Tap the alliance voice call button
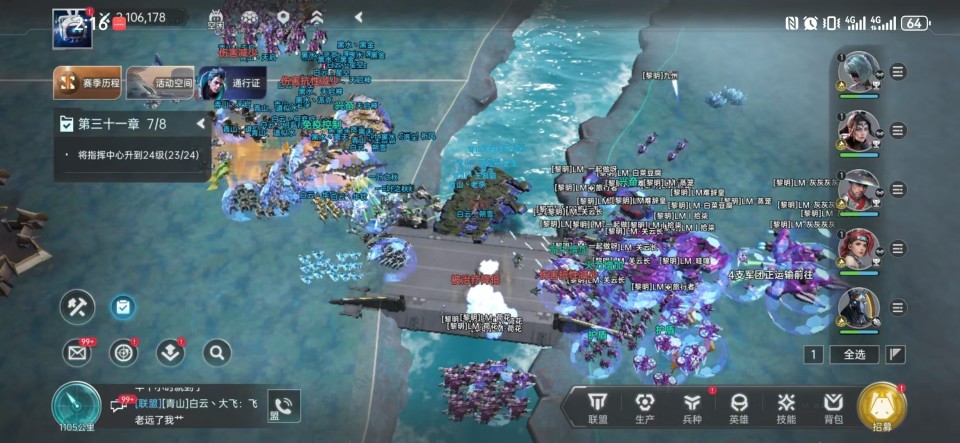 point(283,406)
